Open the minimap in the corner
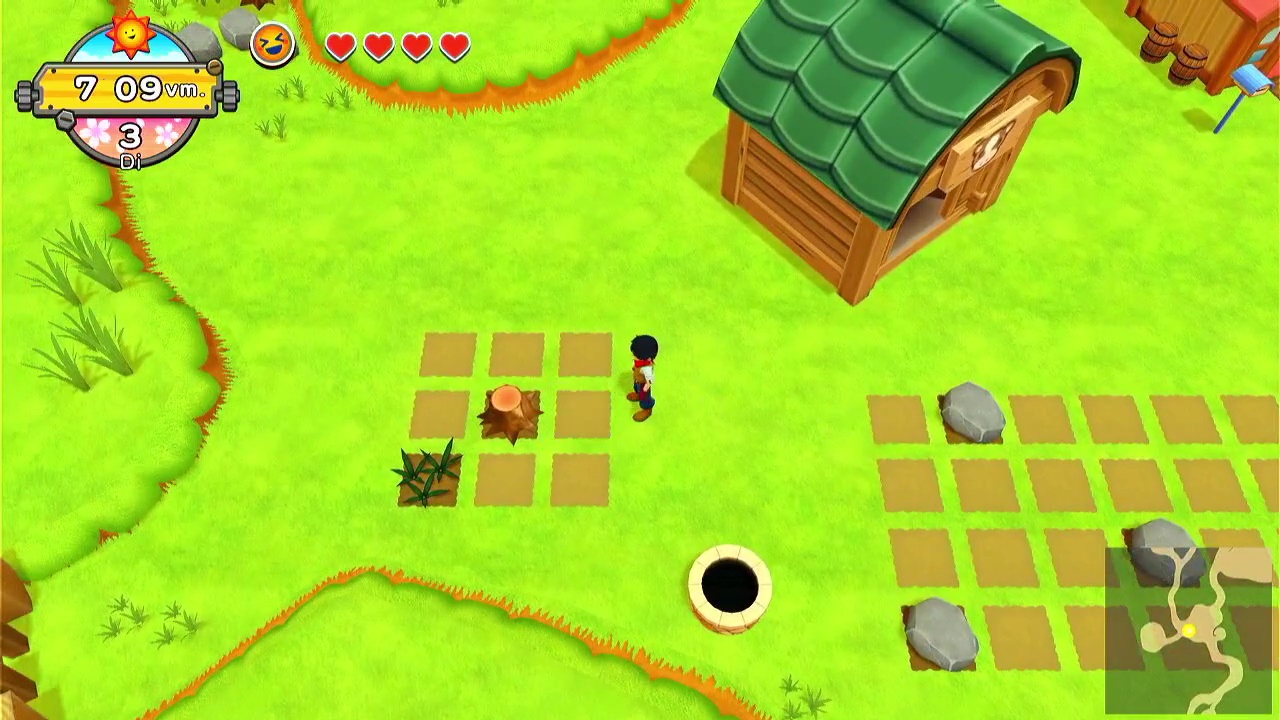This screenshot has width=1280, height=720. [1190, 630]
